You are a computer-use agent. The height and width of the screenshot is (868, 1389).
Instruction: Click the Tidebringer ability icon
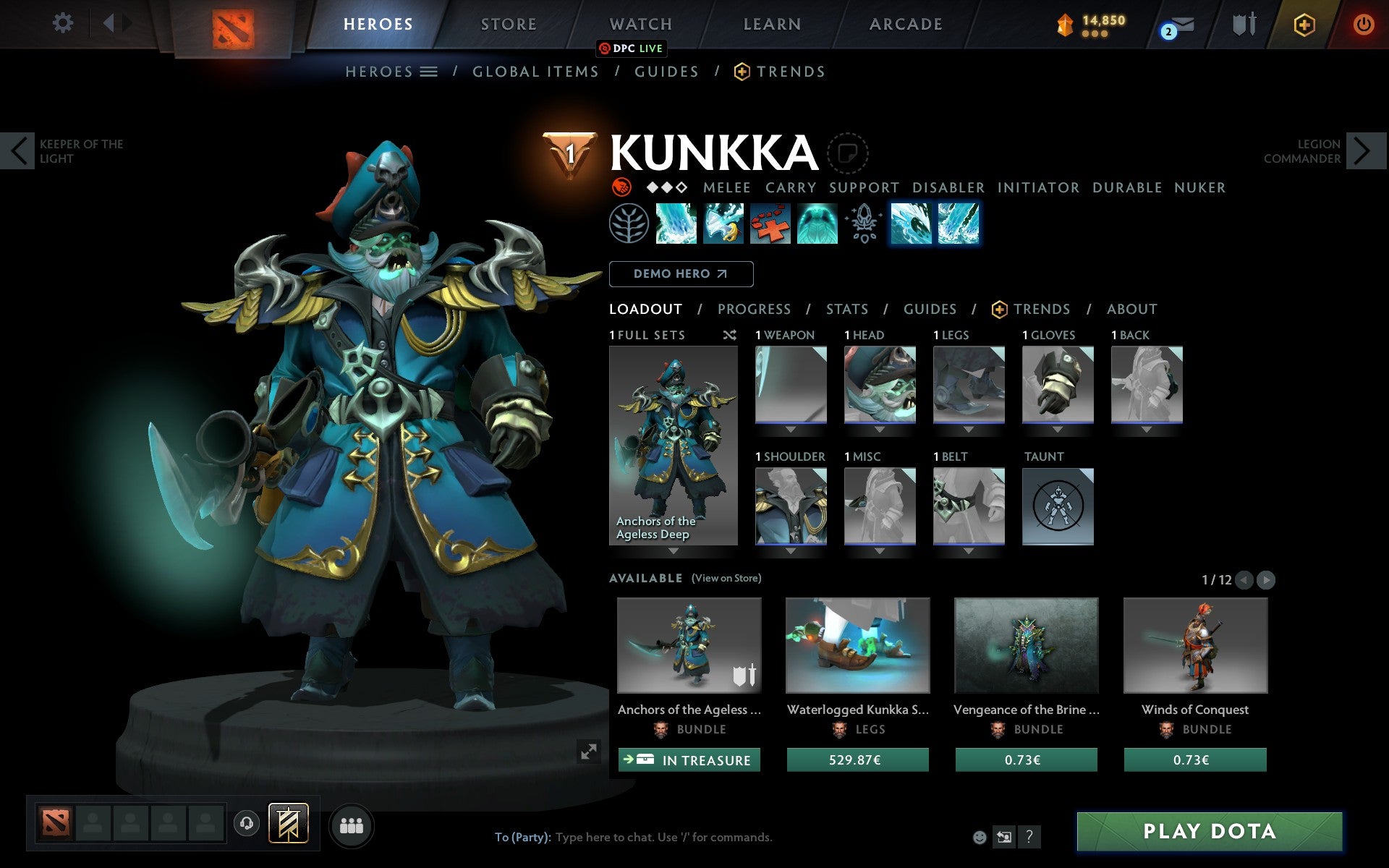point(723,224)
